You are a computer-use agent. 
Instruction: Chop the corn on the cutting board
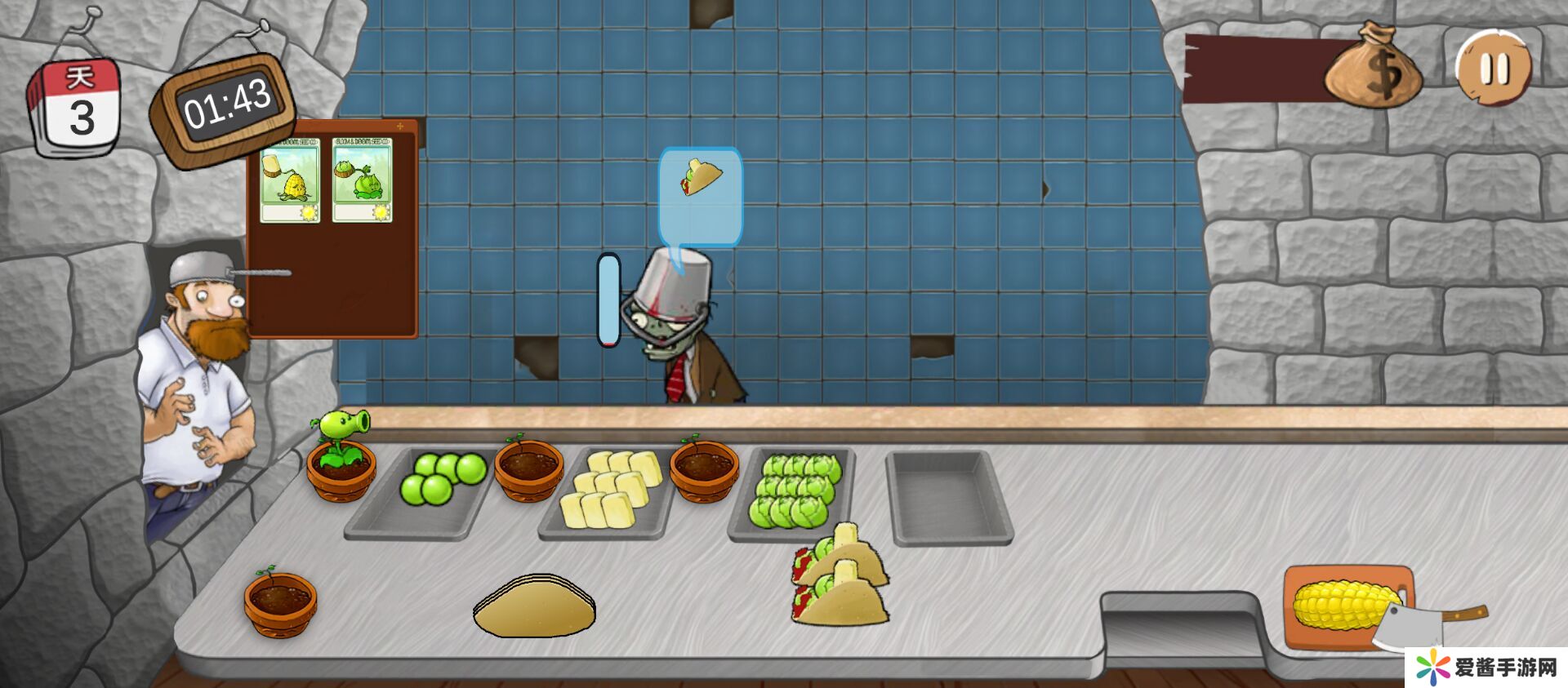pyautogui.click(x=1346, y=607)
